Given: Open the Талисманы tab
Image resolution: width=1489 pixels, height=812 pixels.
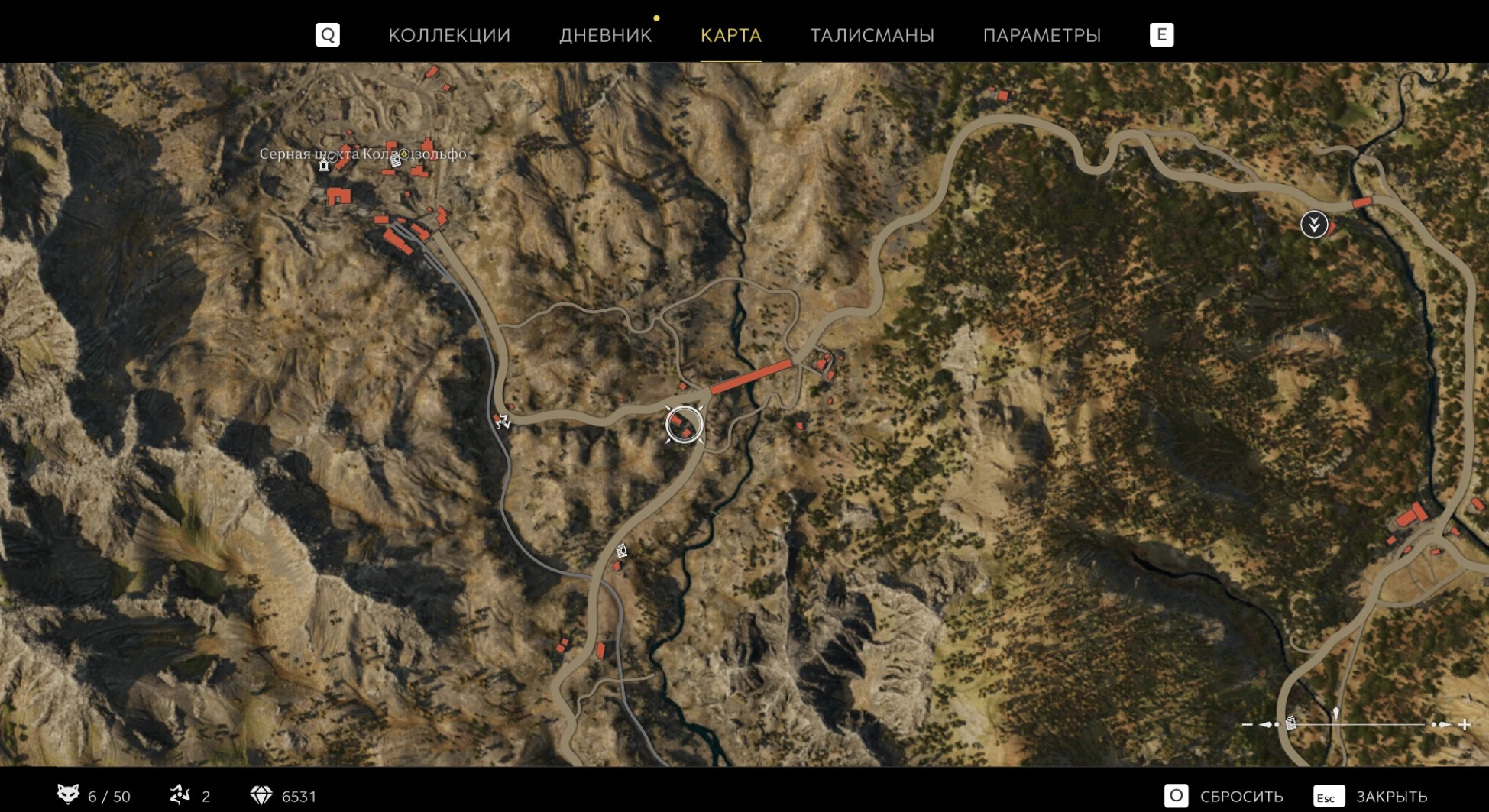Looking at the screenshot, I should click(872, 35).
